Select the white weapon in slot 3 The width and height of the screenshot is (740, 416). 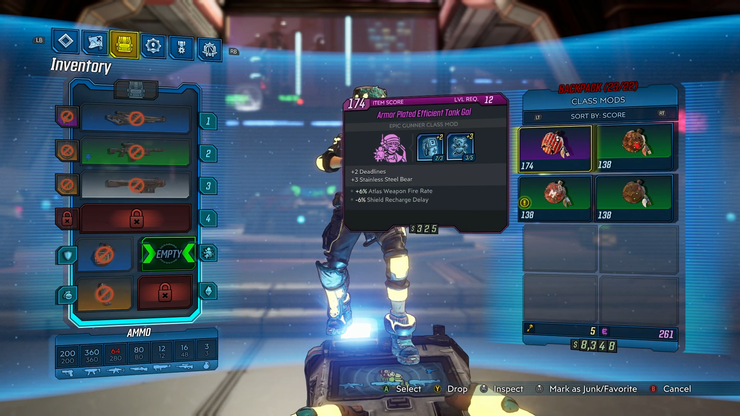click(x=135, y=185)
